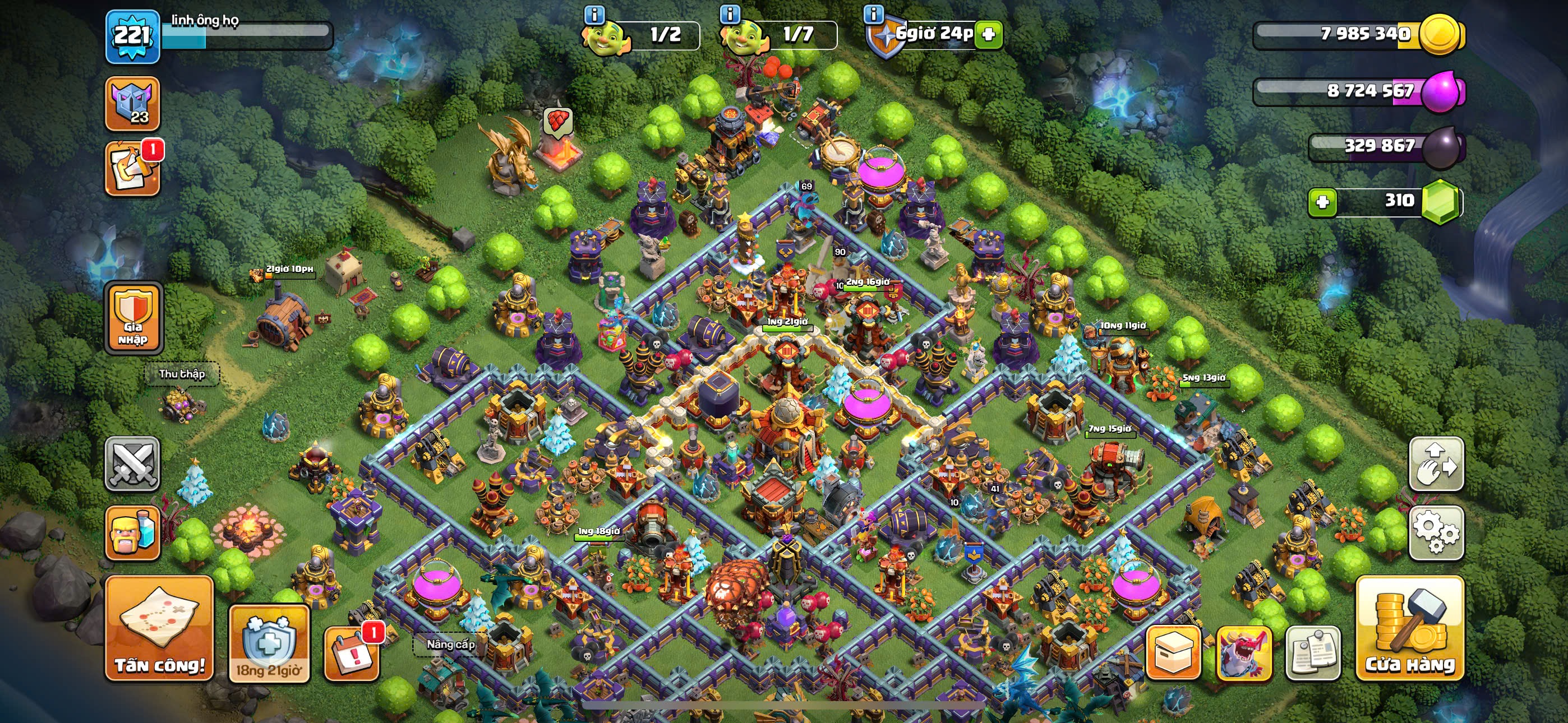Open the barbarian army training menu
Image resolution: width=1568 pixels, height=723 pixels.
tap(133, 532)
